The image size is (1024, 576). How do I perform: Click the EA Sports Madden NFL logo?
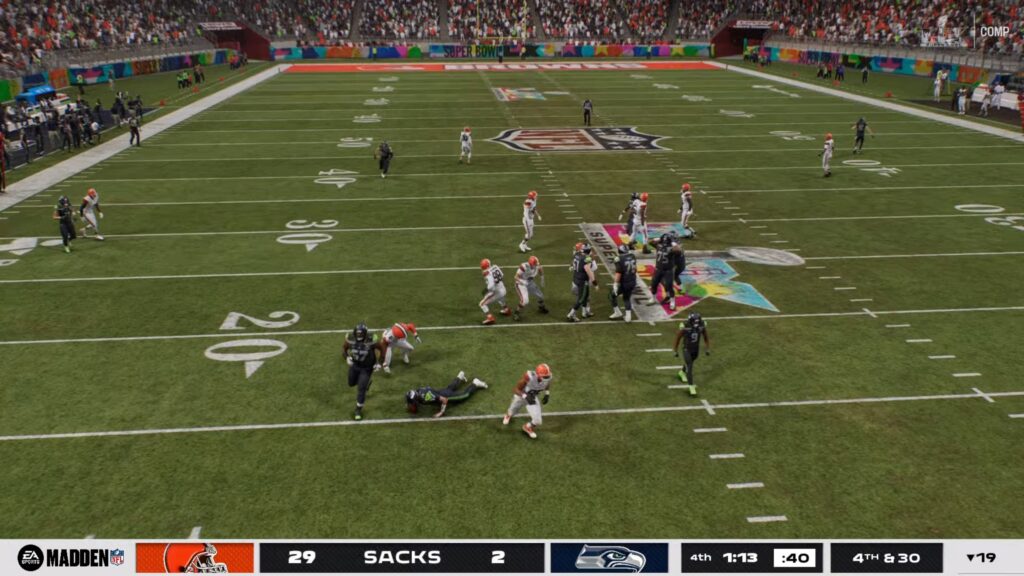click(70, 558)
